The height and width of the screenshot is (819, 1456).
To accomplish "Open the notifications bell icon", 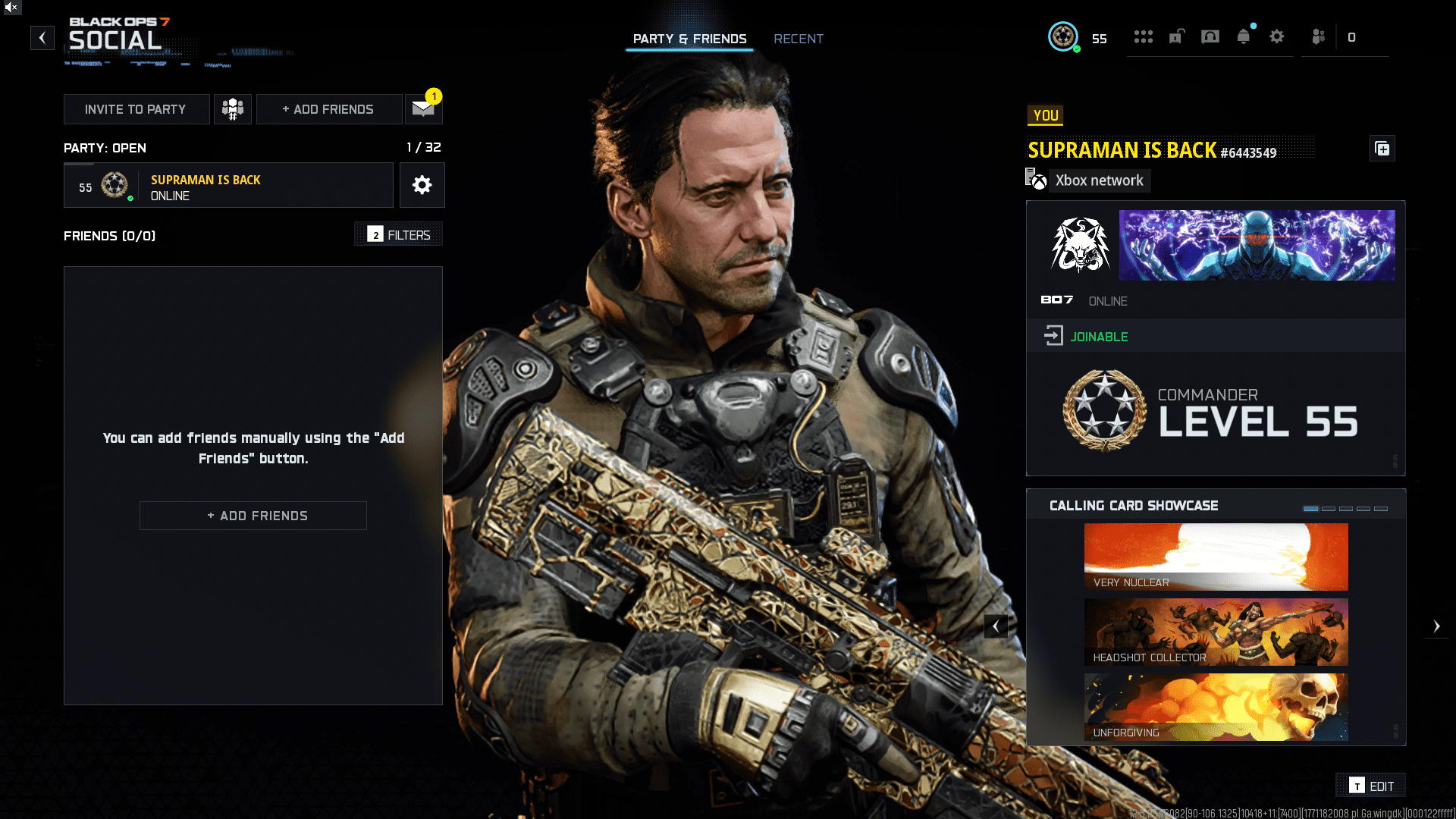I will click(1243, 37).
